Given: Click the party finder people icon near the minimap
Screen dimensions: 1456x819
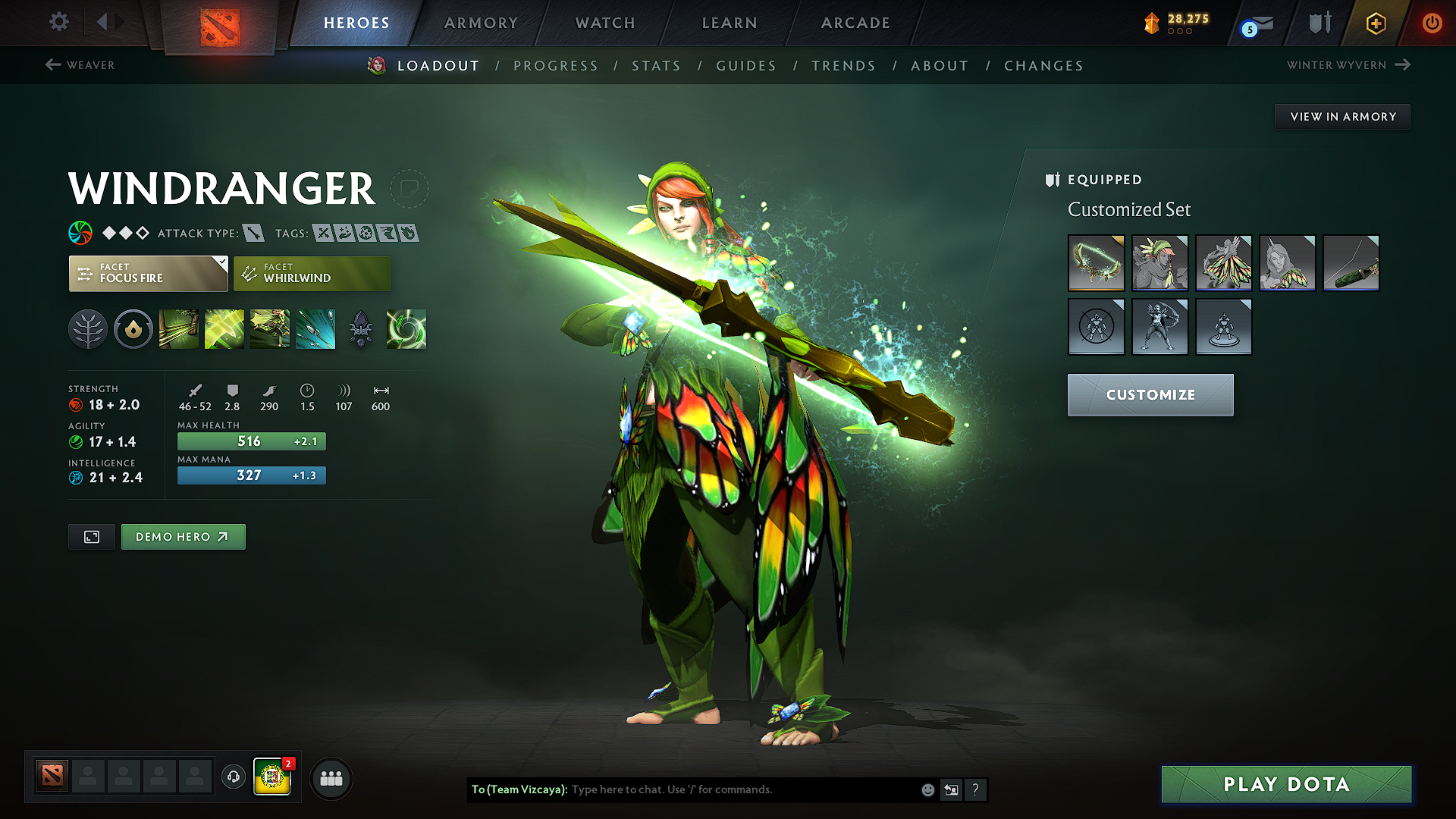Looking at the screenshot, I should pyautogui.click(x=331, y=778).
